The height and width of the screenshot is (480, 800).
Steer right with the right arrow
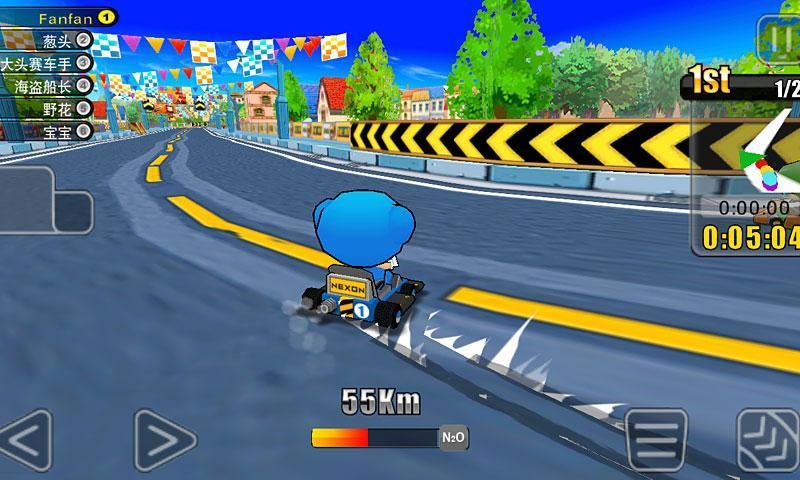(x=165, y=438)
